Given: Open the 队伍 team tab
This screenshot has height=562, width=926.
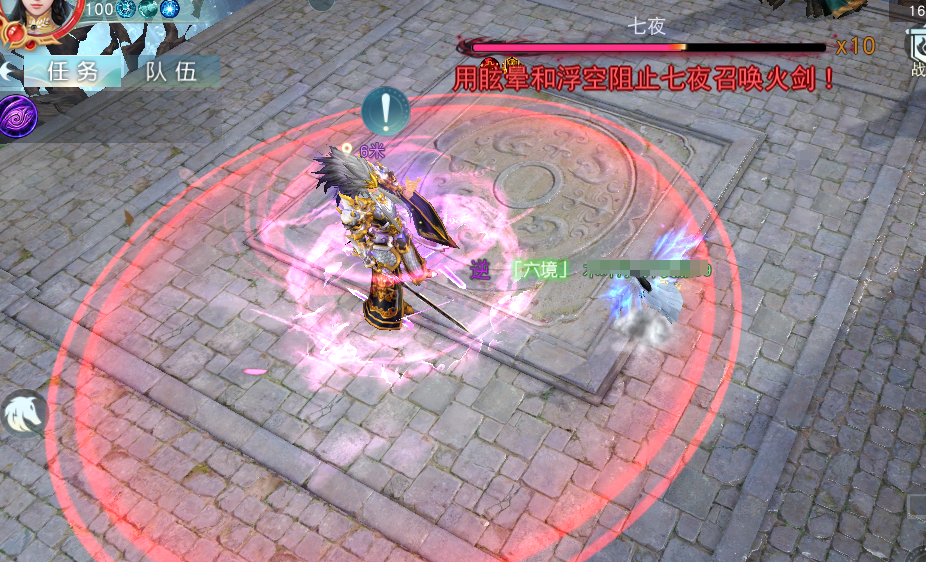Looking at the screenshot, I should [169, 71].
